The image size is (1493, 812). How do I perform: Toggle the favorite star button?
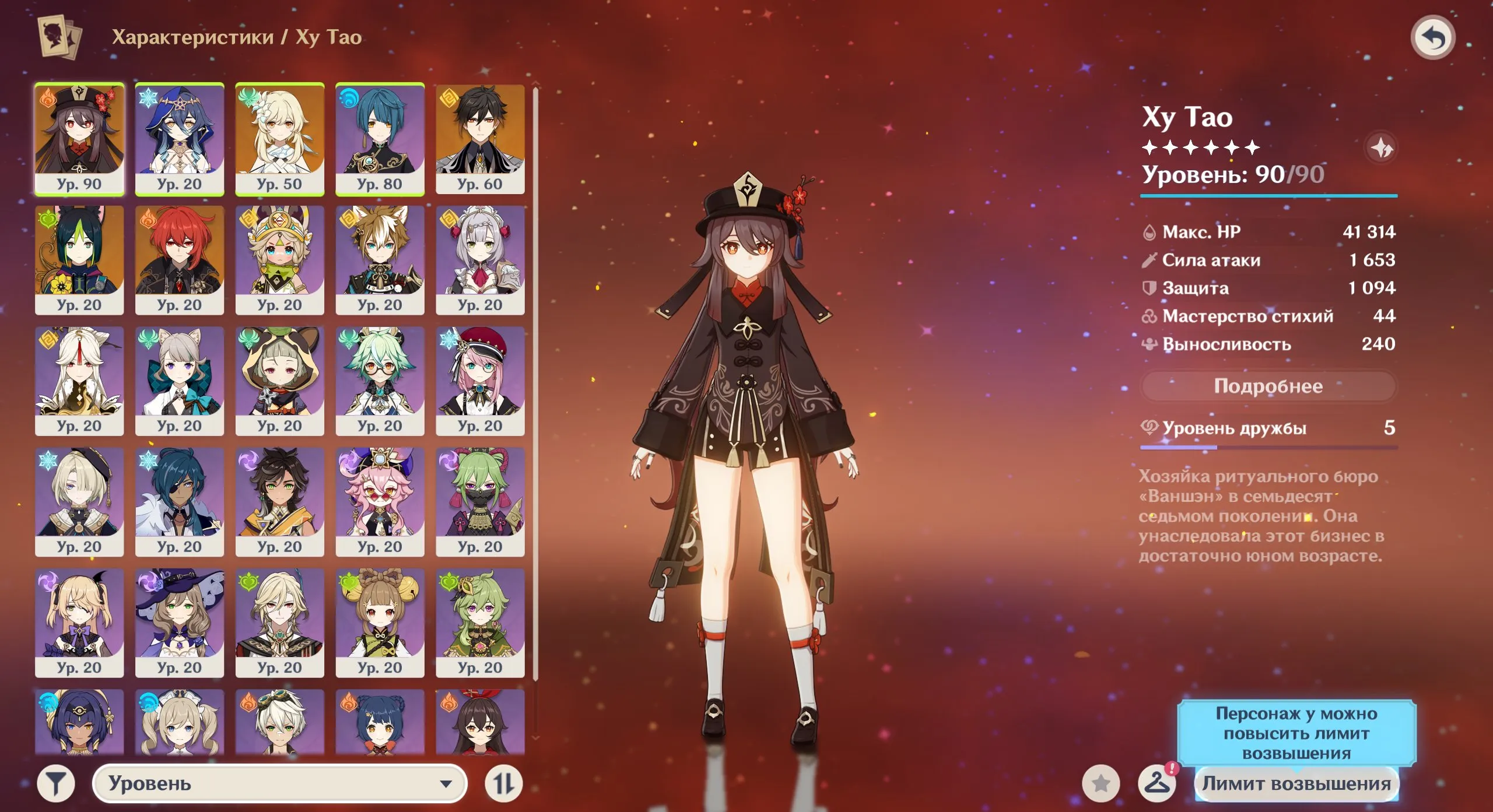1101,783
